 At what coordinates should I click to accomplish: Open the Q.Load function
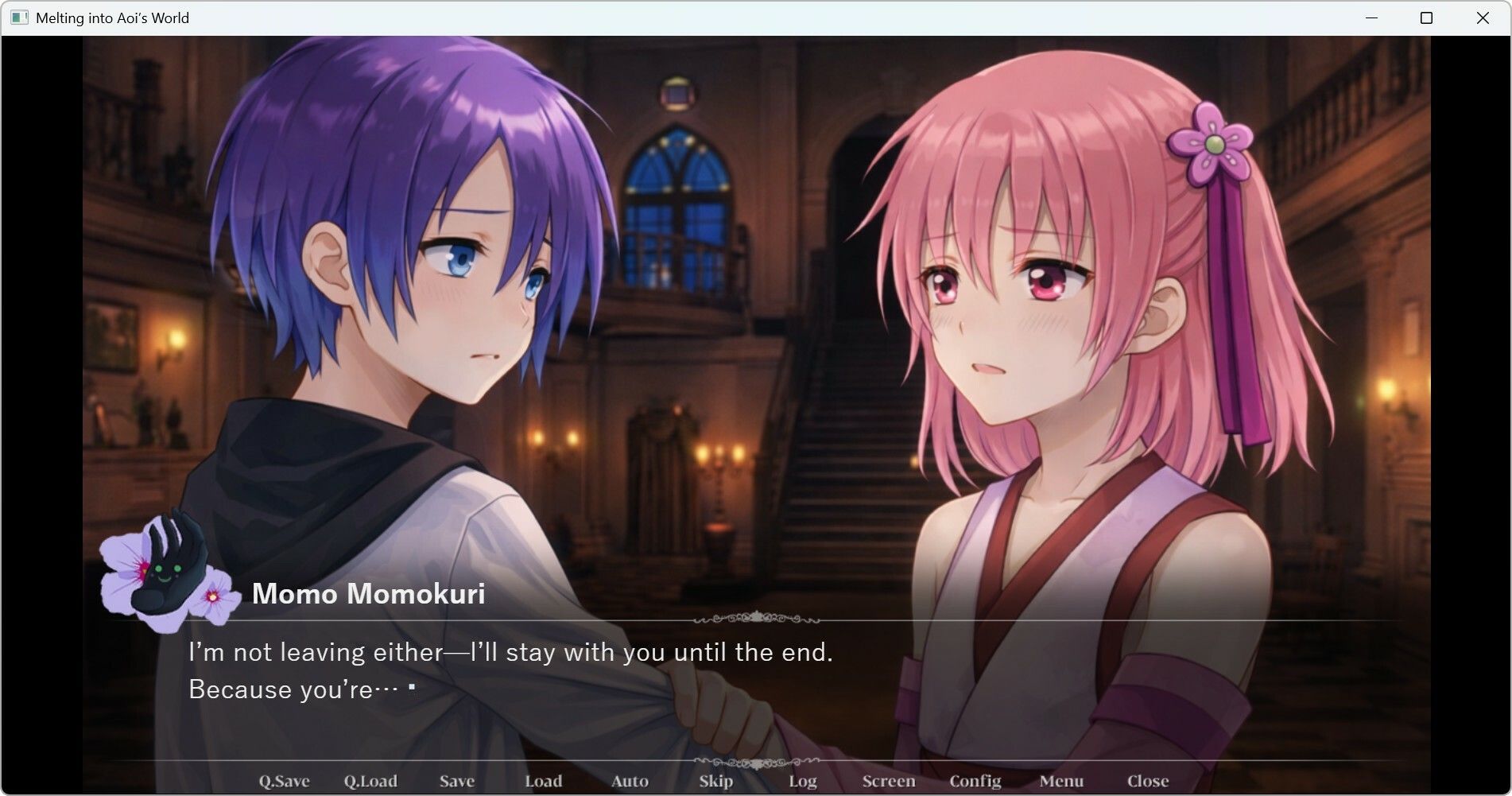point(370,781)
